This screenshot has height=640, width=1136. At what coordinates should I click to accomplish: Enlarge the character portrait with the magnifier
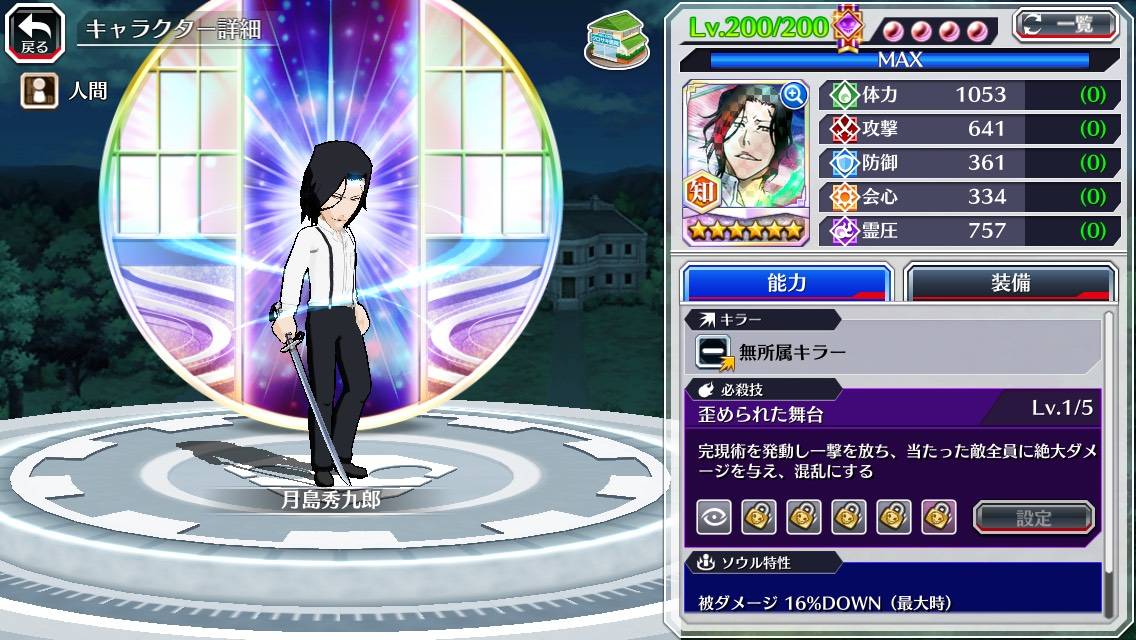click(x=794, y=94)
